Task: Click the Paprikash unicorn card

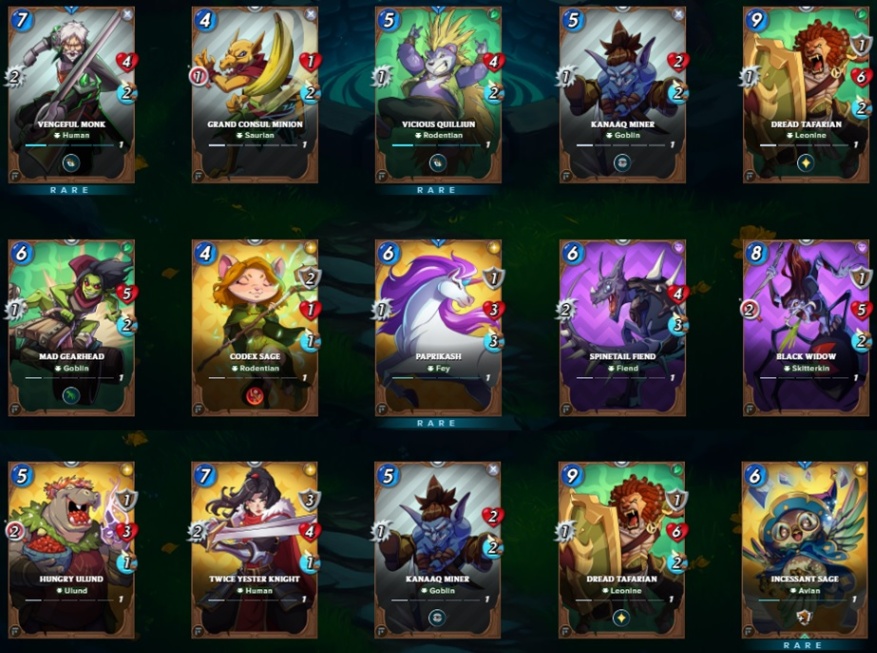Action: 437,327
